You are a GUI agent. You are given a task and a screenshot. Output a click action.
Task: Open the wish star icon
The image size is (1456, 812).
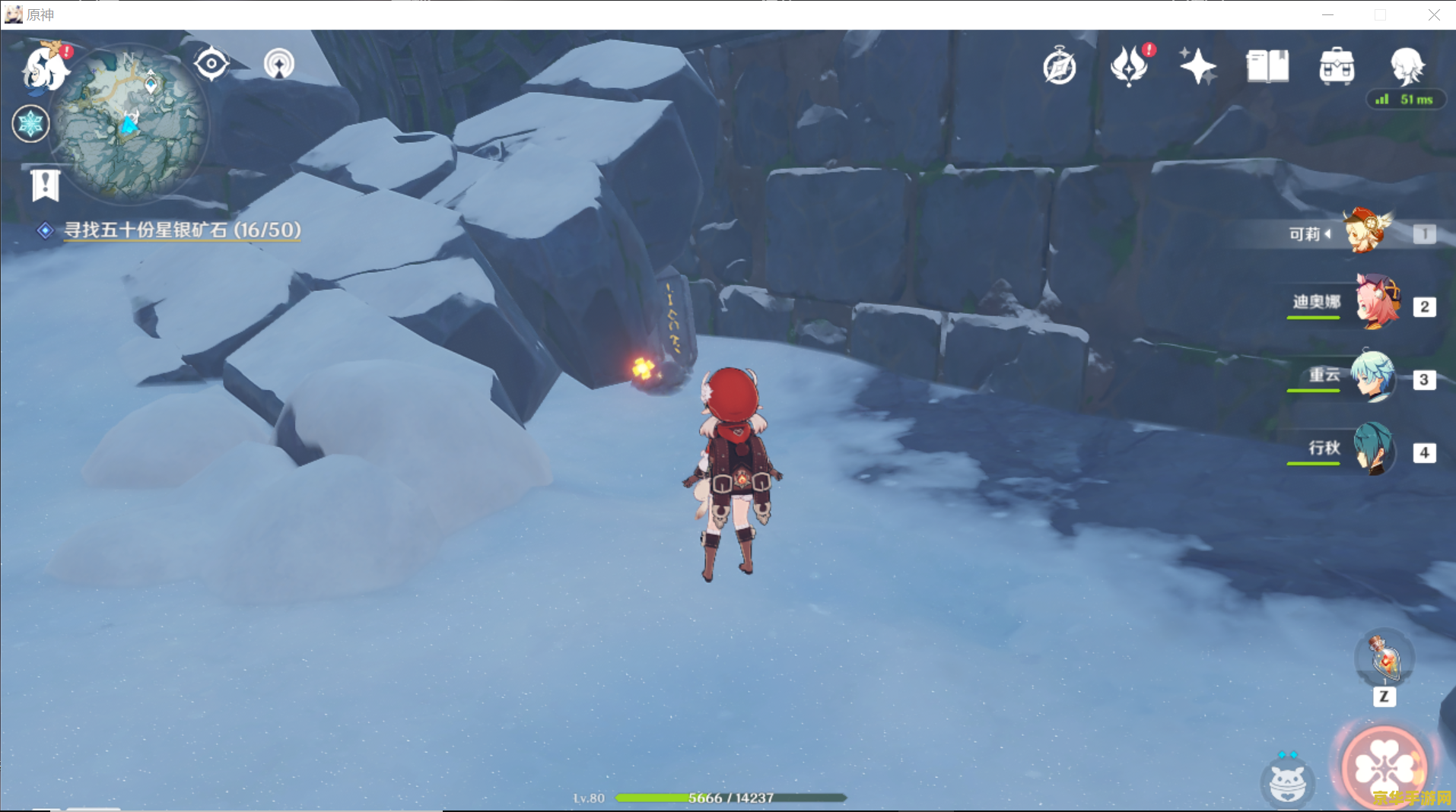[x=1197, y=66]
